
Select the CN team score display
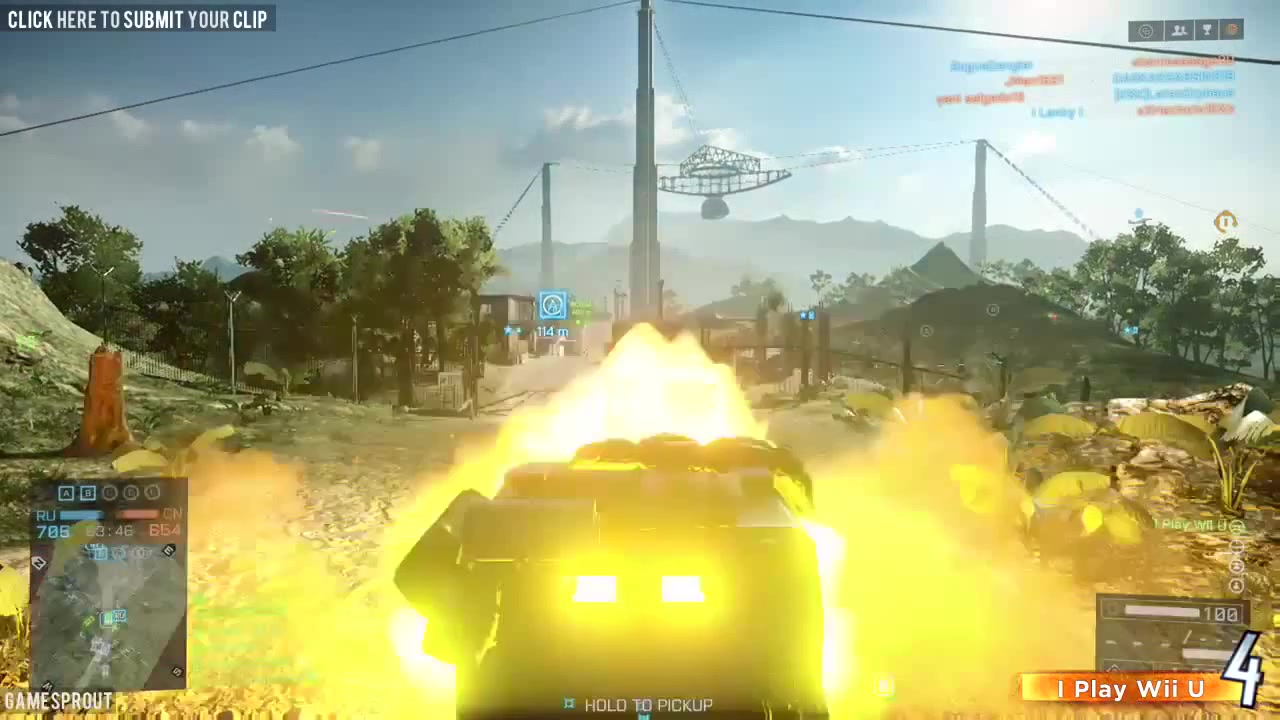click(x=167, y=530)
